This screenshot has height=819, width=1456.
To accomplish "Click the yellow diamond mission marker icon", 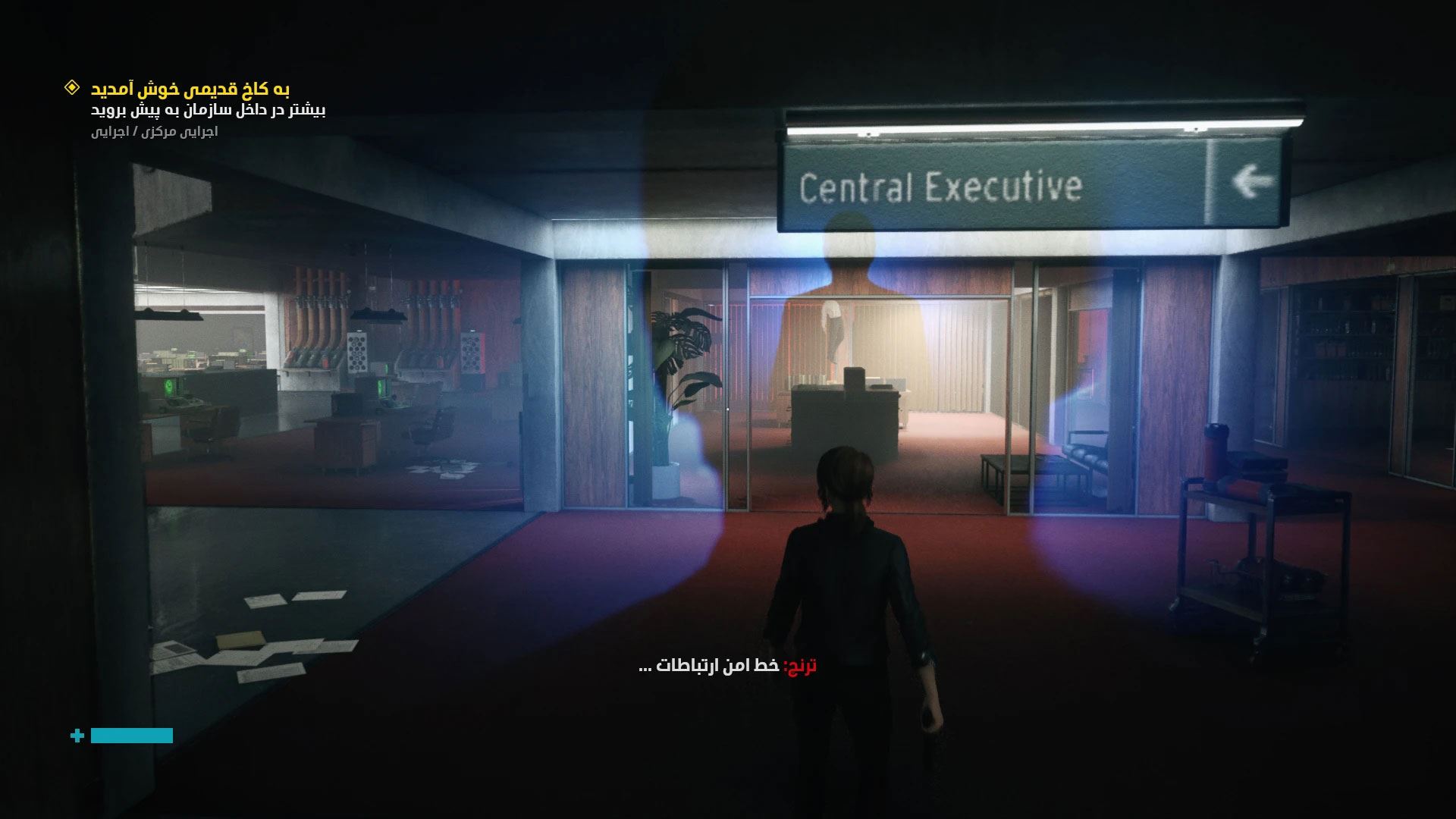I will click(x=71, y=88).
